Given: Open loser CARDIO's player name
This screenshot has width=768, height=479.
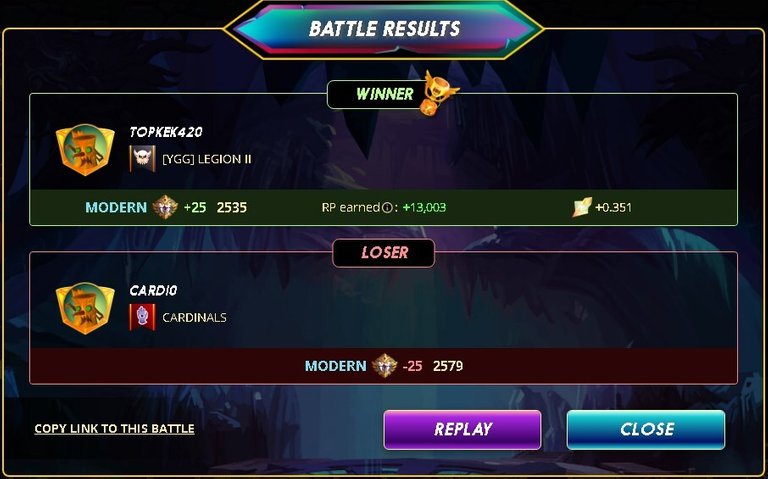Looking at the screenshot, I should (153, 290).
